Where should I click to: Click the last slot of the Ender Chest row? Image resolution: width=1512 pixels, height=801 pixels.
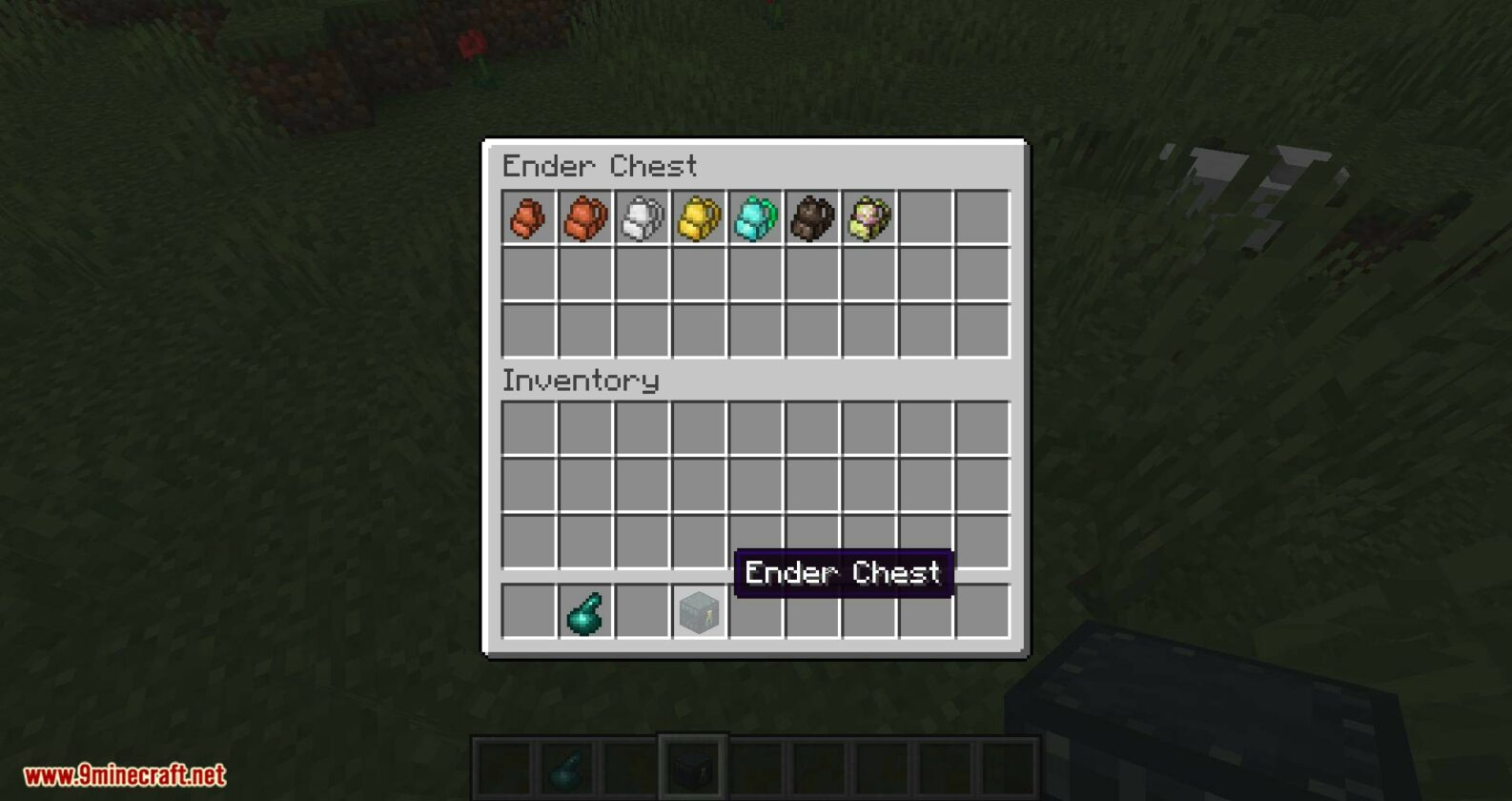pos(984,219)
